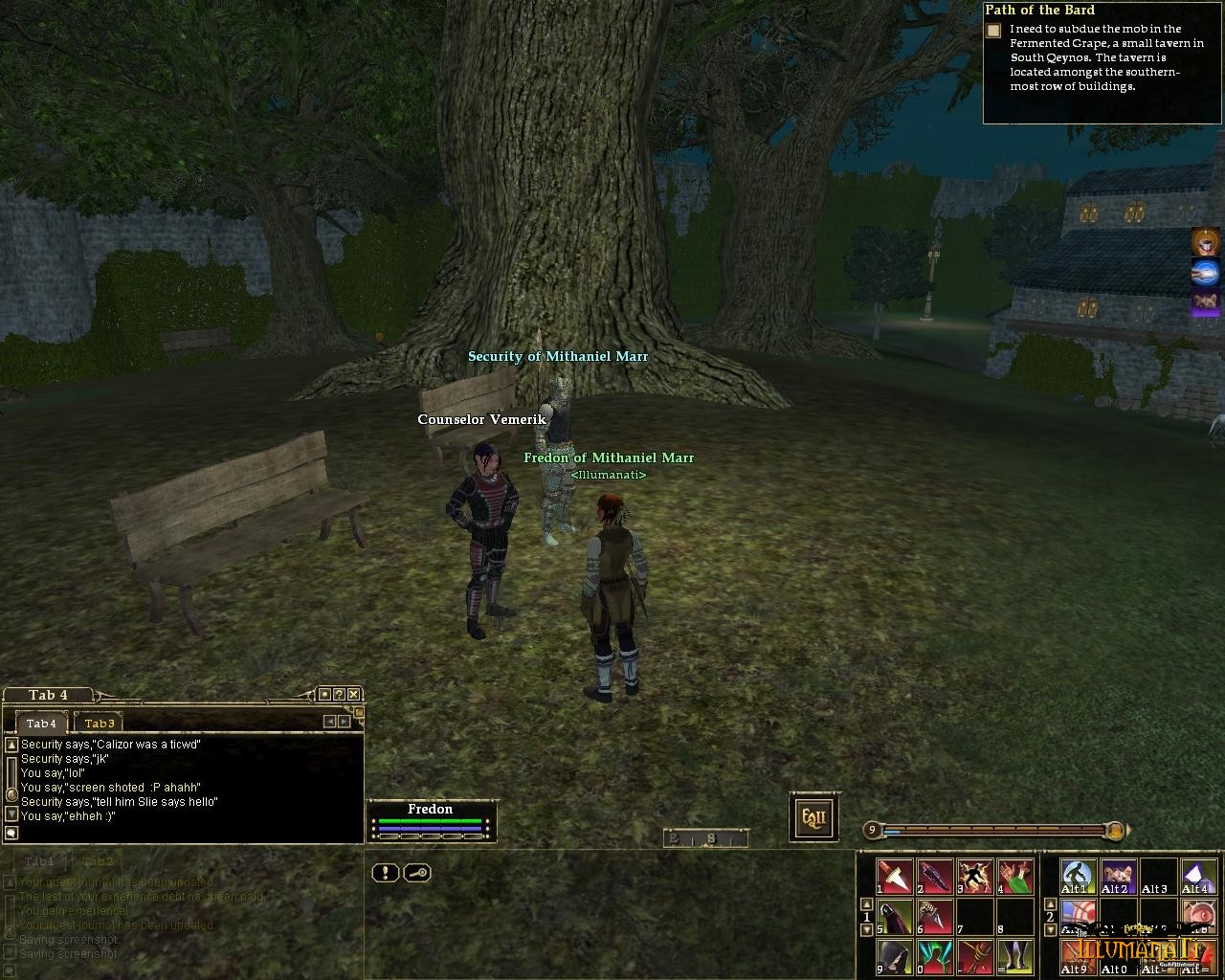Toggle the Path of the Bard quest checkbox

click(993, 31)
